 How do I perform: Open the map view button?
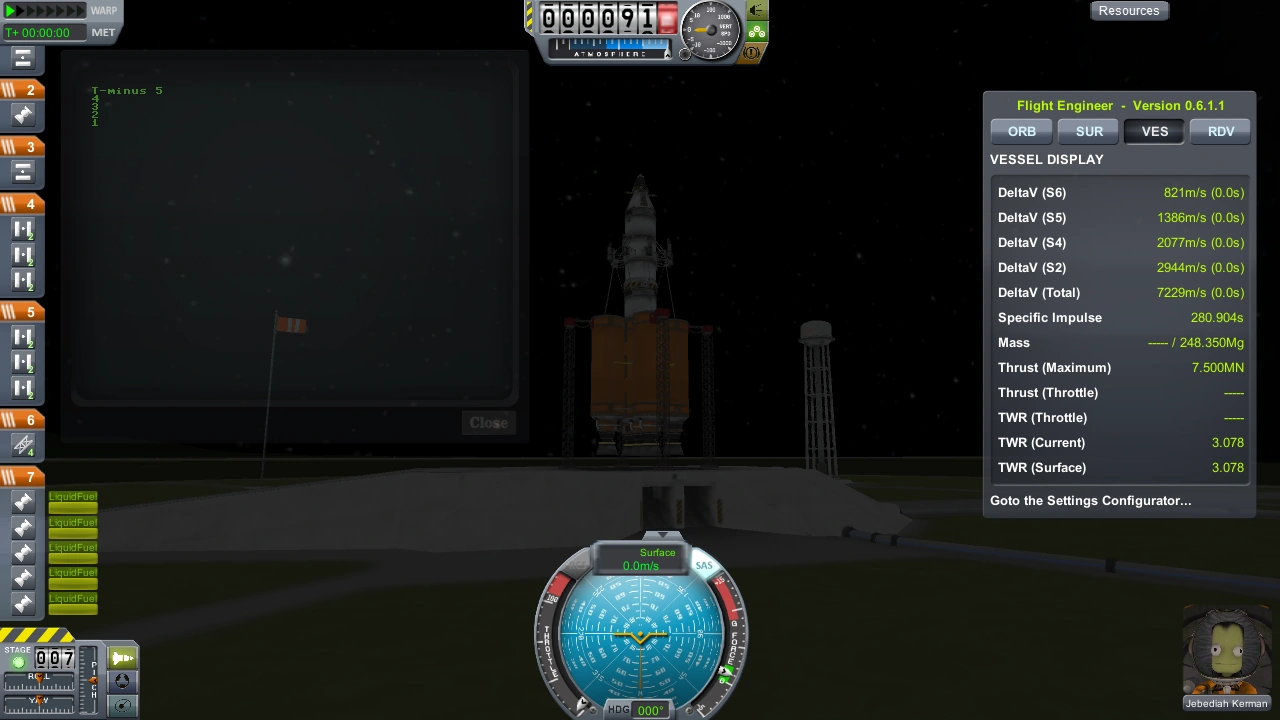click(123, 705)
